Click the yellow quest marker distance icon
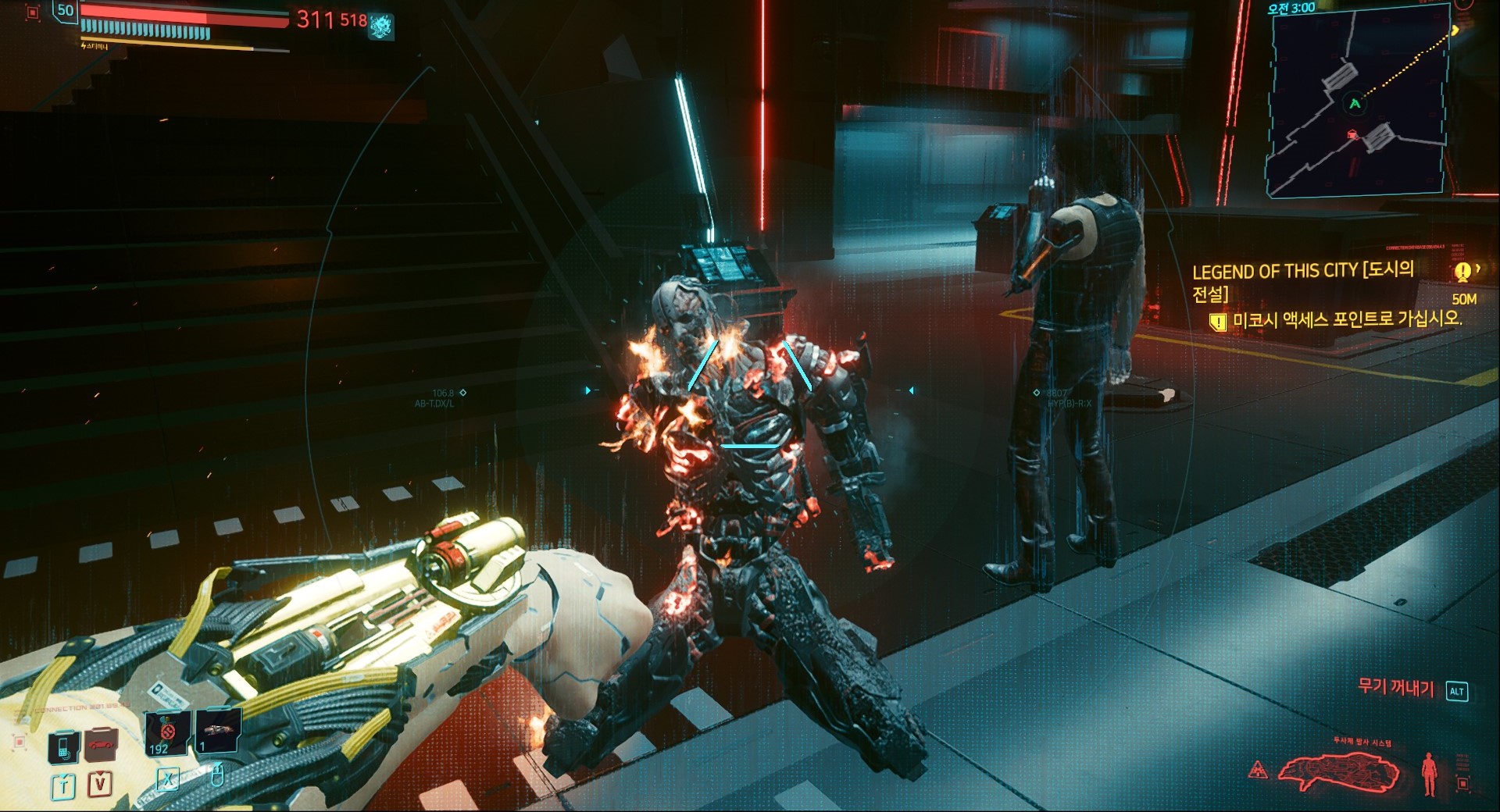1500x812 pixels. 1462,272
